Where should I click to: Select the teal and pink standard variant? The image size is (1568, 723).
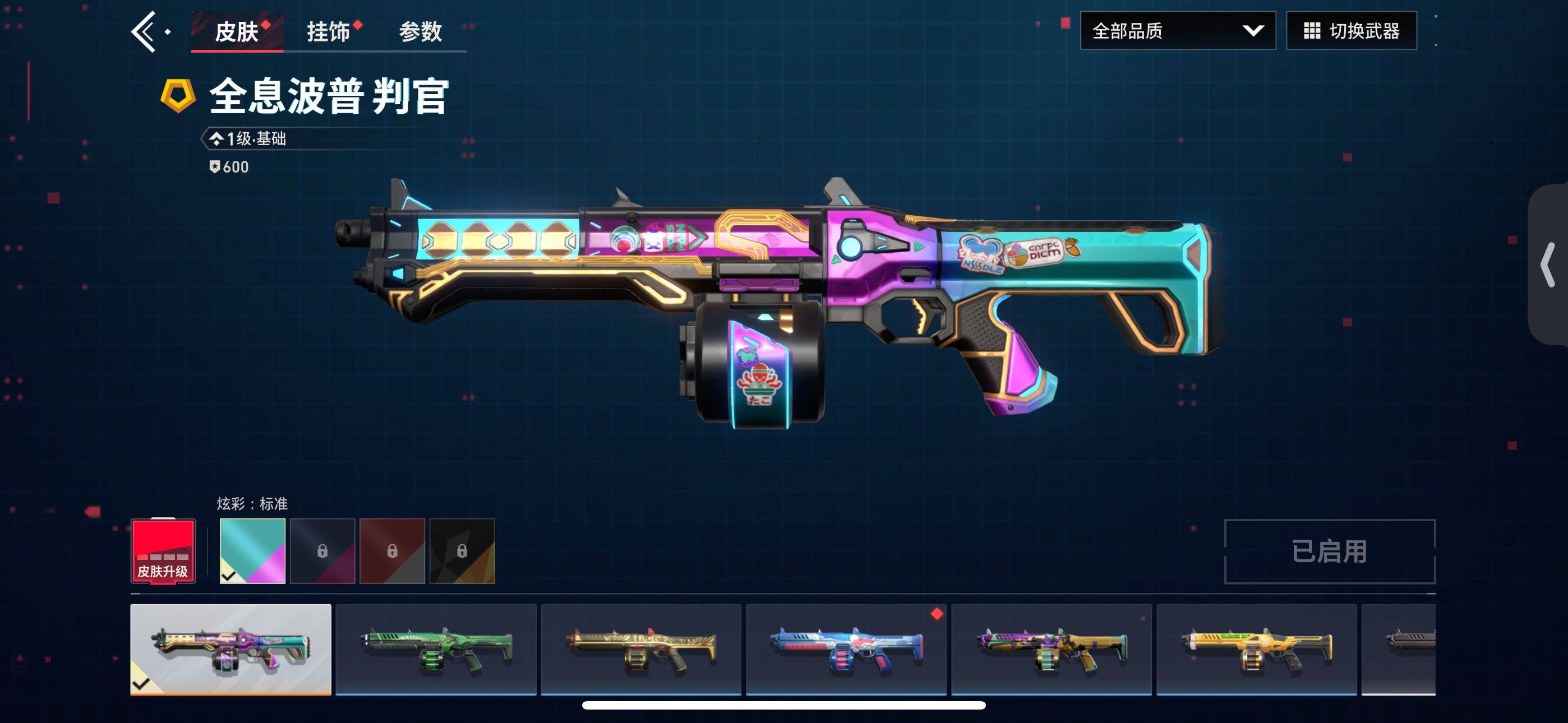click(x=252, y=551)
